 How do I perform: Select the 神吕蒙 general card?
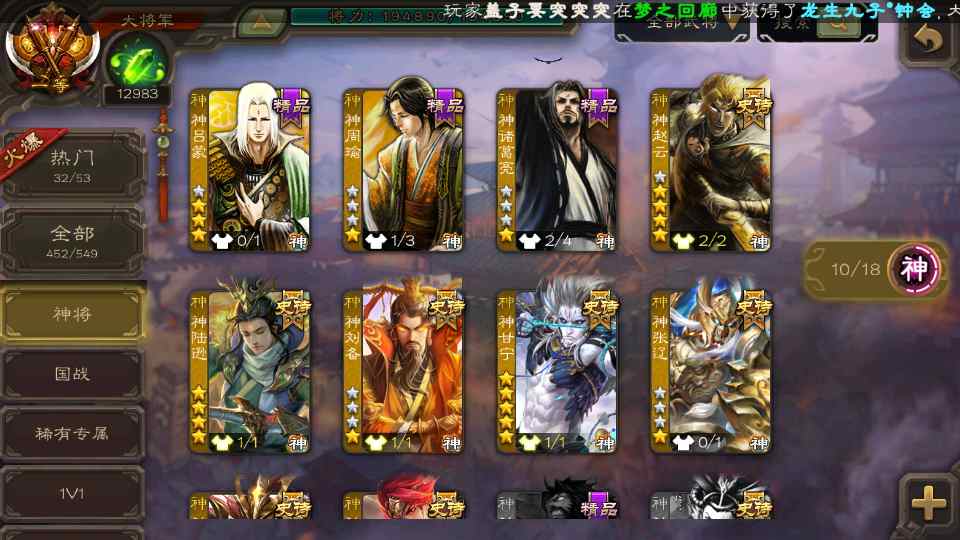(250, 170)
